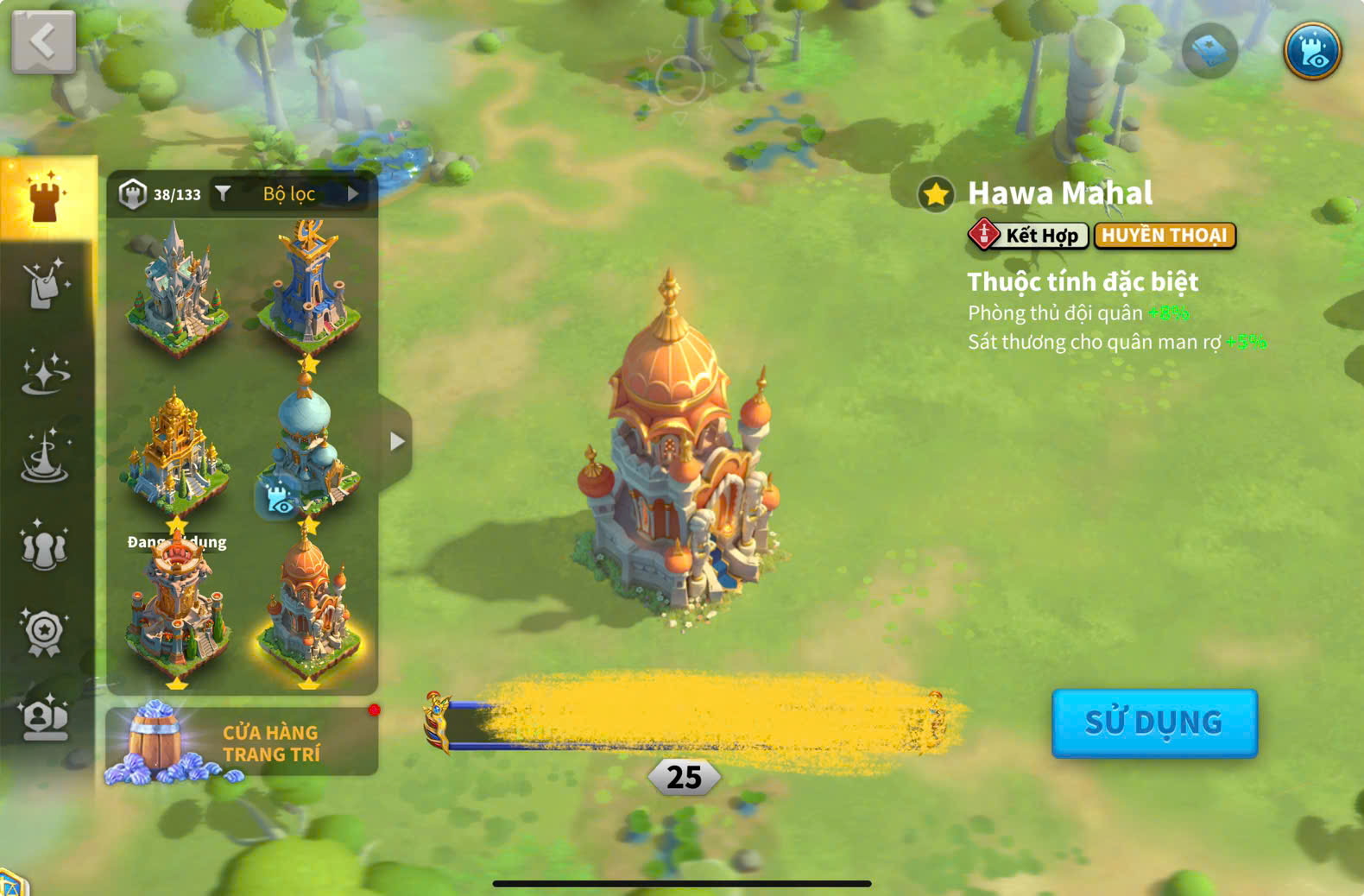Image resolution: width=1364 pixels, height=896 pixels.
Task: Toggle the castle eye preview button
Action: pyautogui.click(x=1312, y=51)
